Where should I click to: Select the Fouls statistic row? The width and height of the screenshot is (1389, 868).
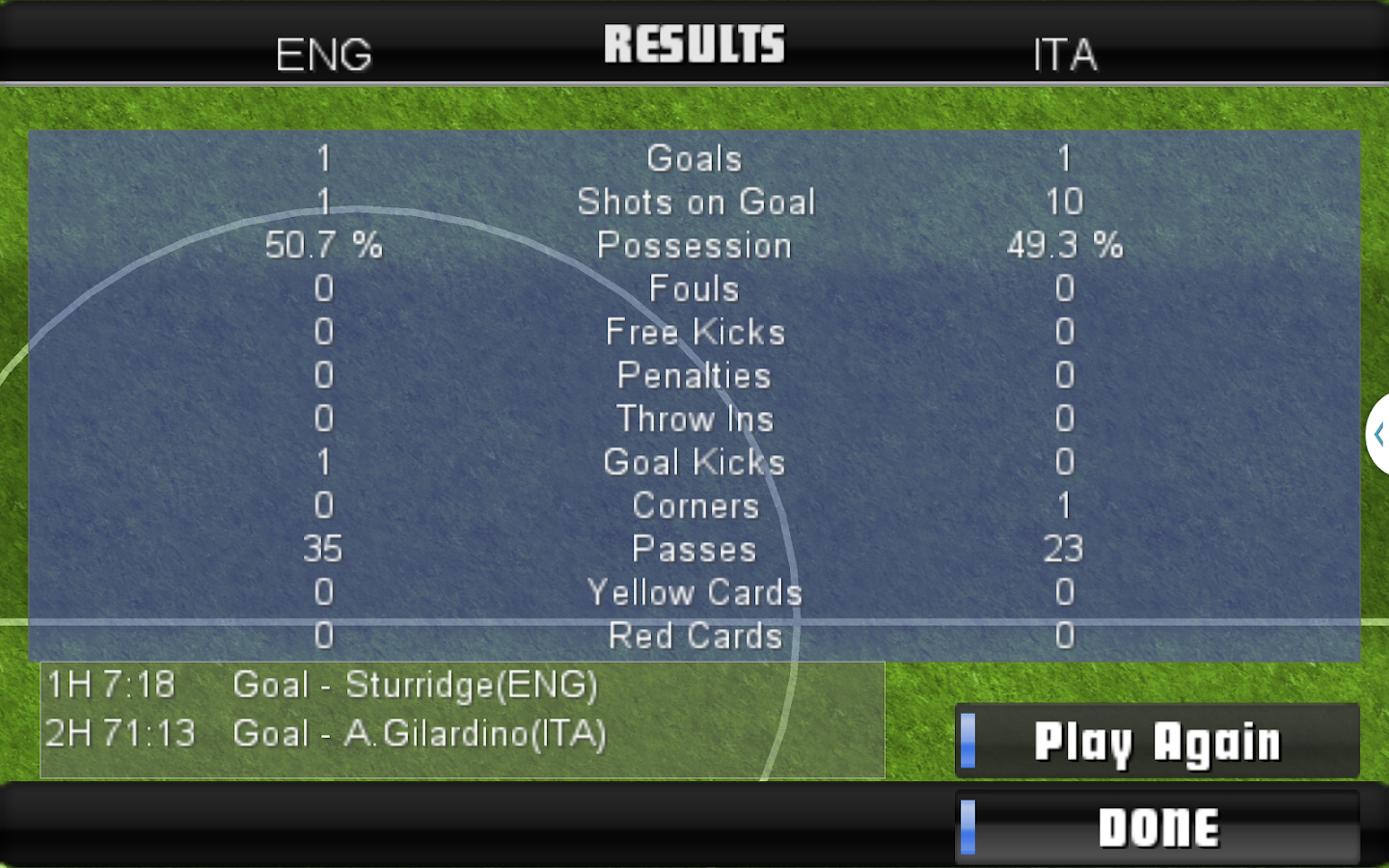tap(694, 288)
